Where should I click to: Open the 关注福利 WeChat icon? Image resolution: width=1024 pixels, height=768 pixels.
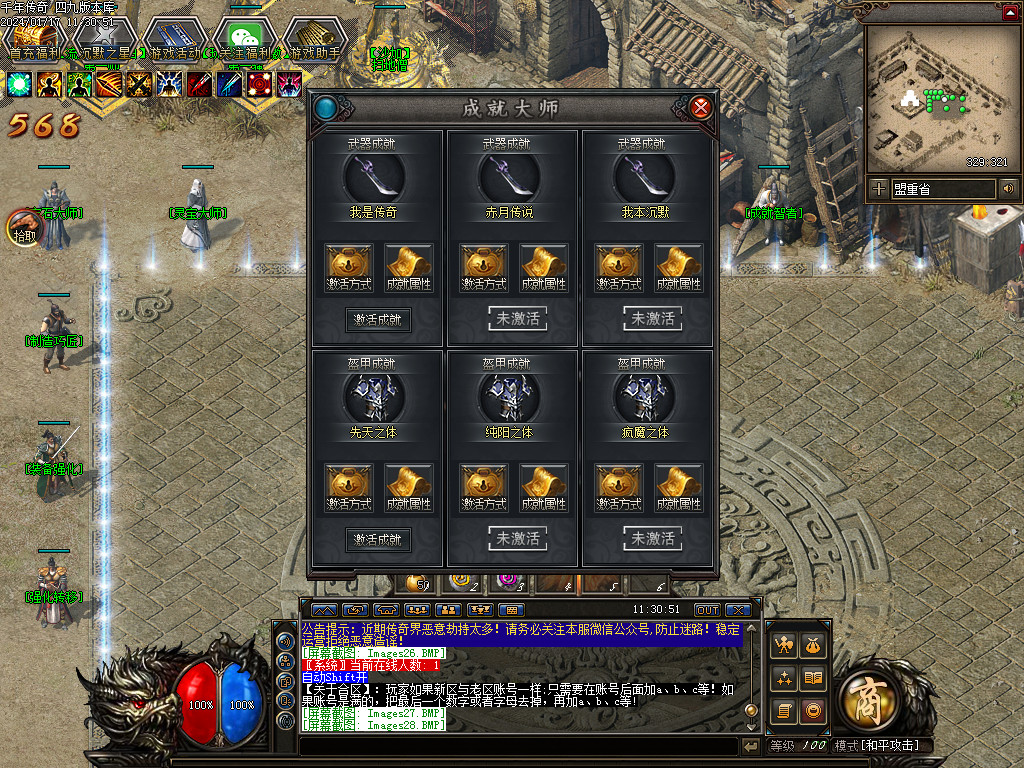244,39
